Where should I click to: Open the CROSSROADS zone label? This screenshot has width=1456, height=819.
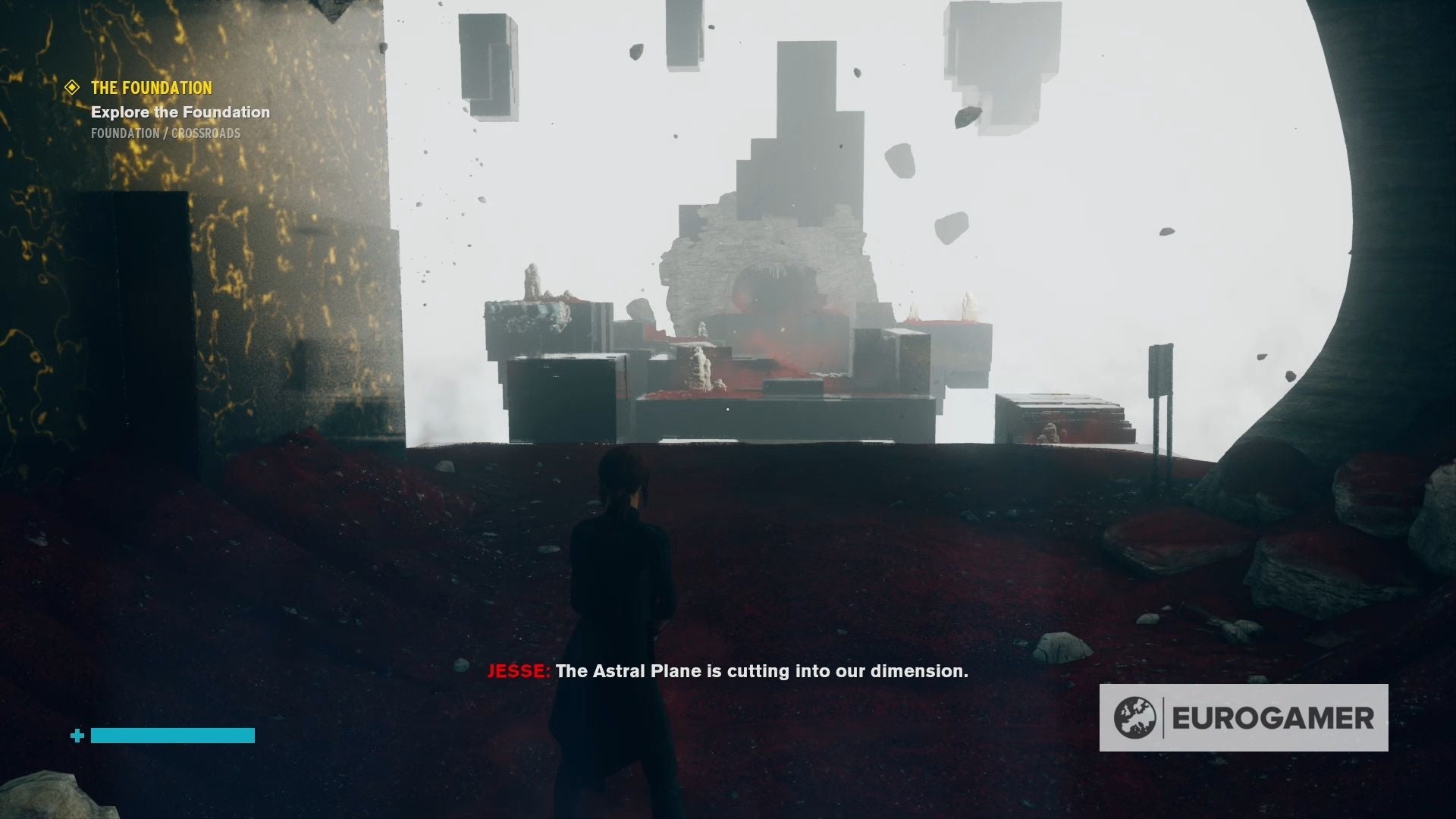[208, 133]
